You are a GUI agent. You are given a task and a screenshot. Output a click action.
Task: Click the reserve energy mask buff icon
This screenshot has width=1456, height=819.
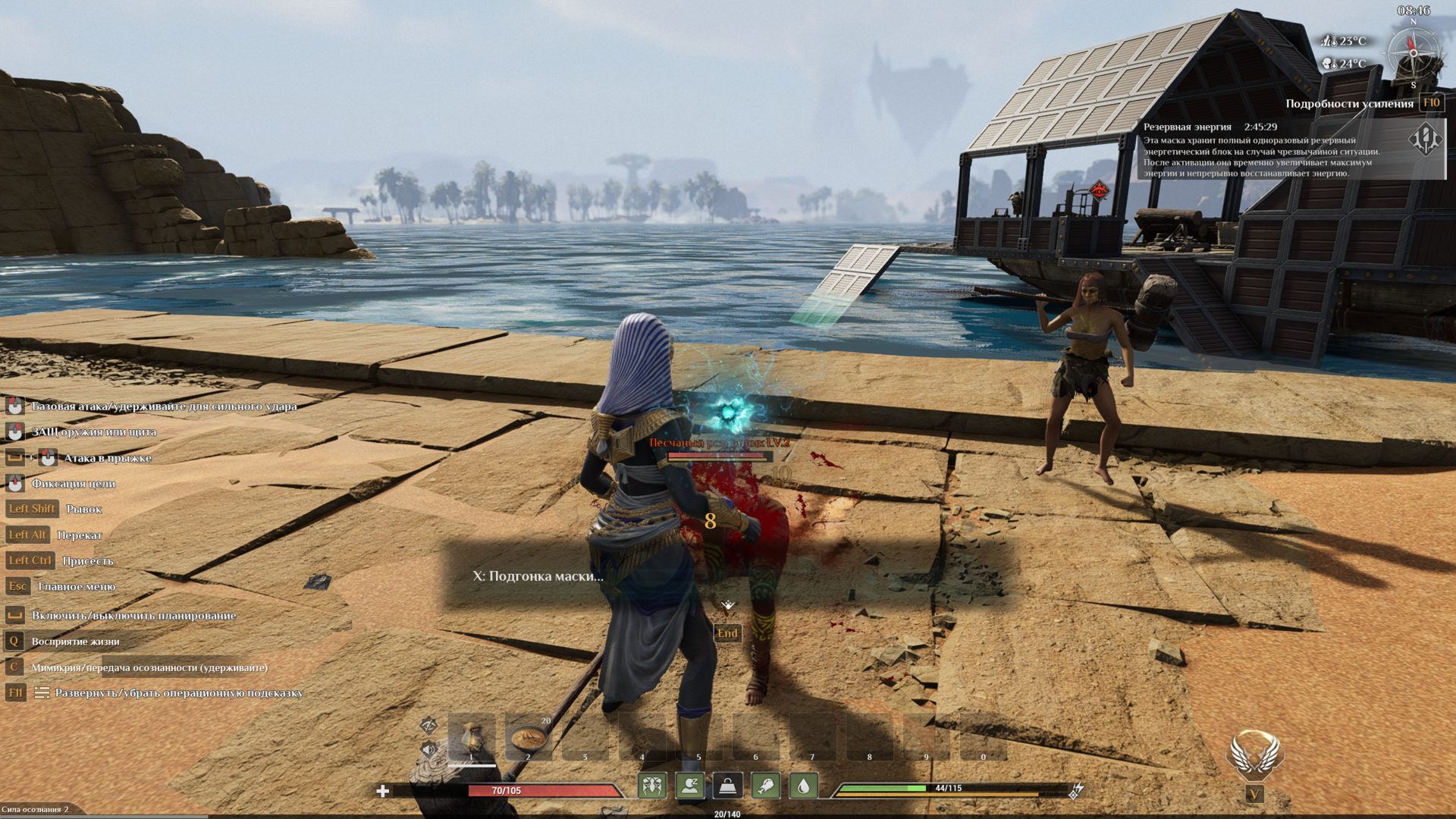pyautogui.click(x=1424, y=140)
